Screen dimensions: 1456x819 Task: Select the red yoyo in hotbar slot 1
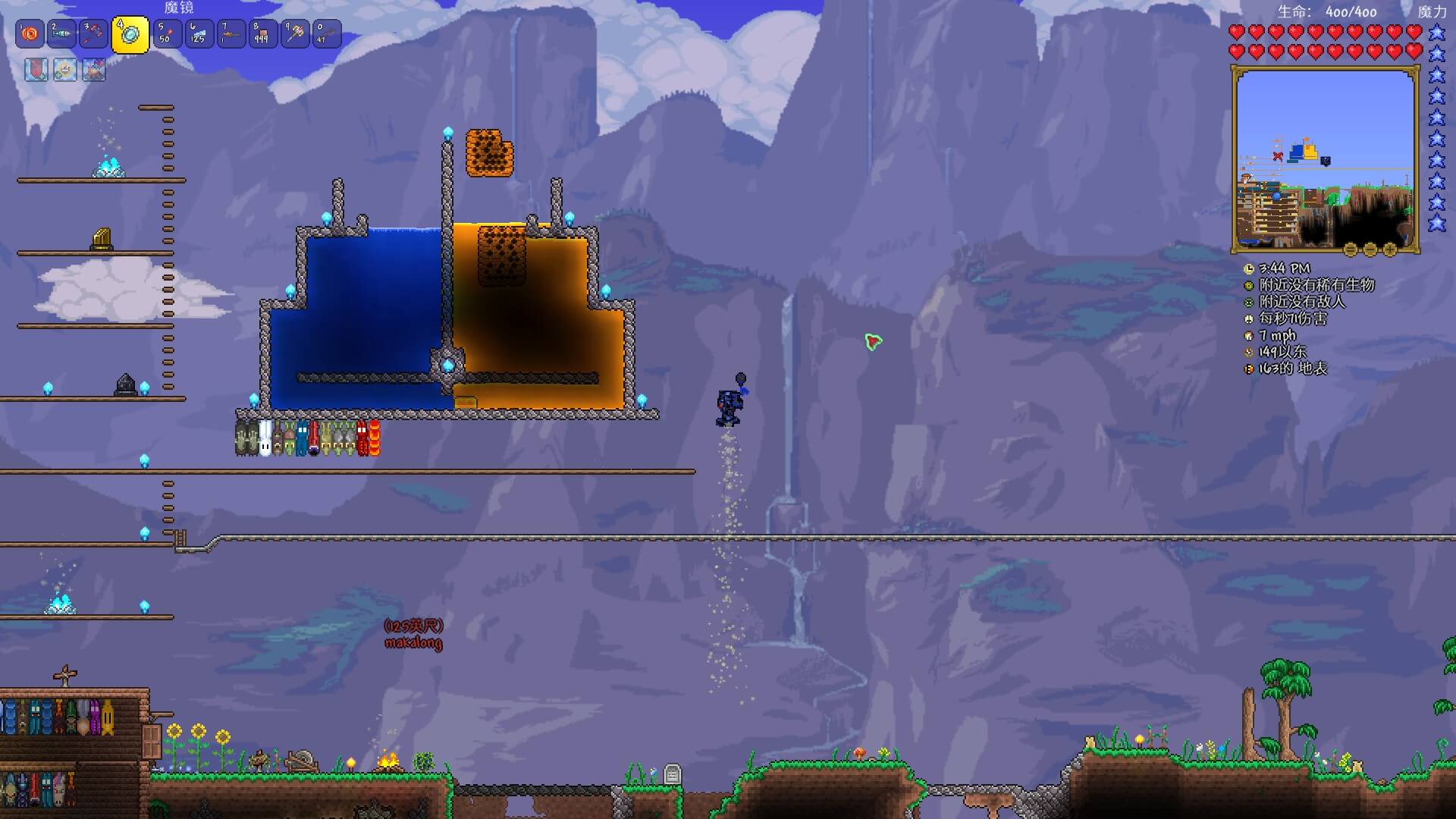30,34
